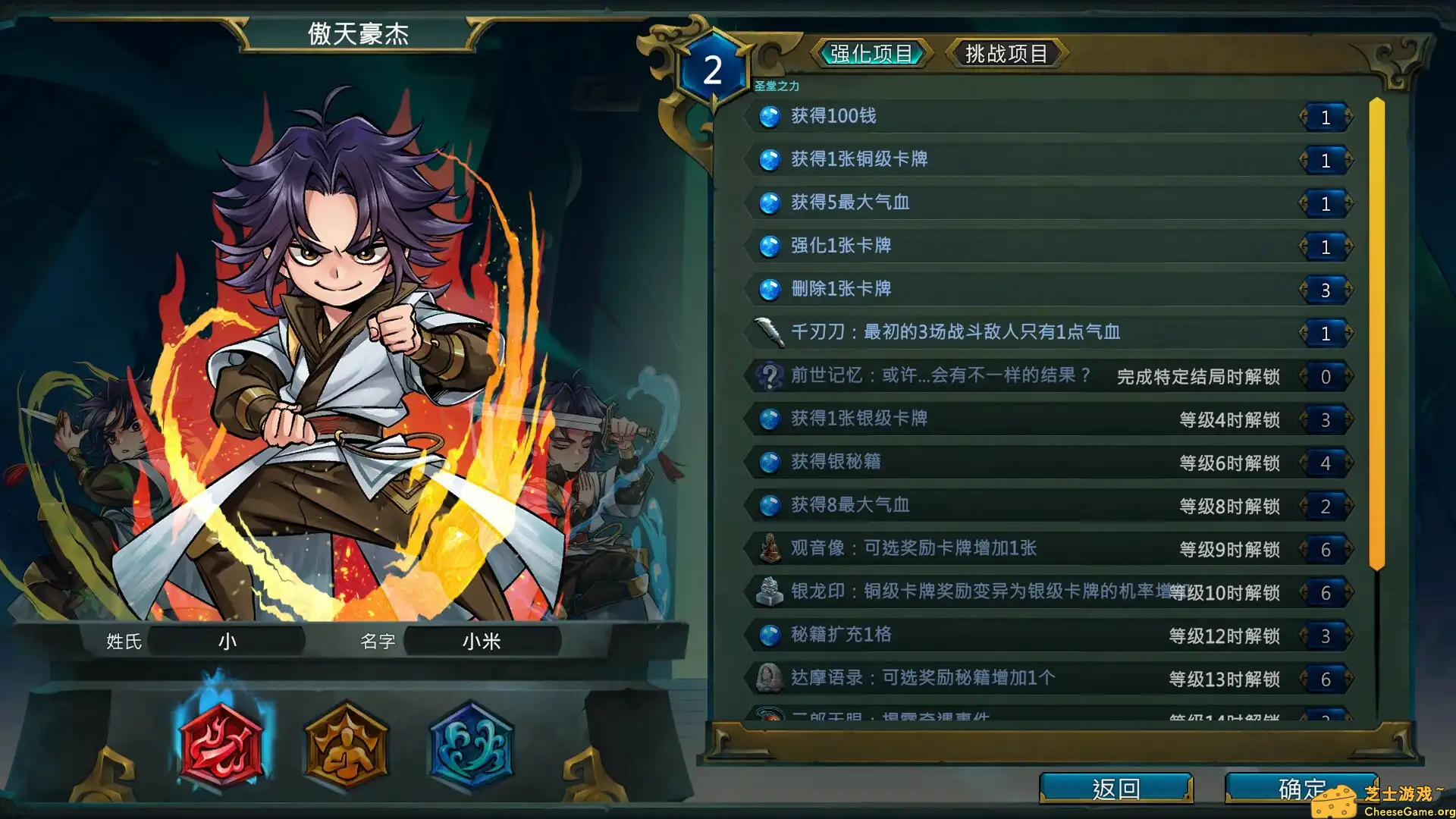Click the 观音像 statue icon
Image resolution: width=1456 pixels, height=819 pixels.
(x=771, y=548)
